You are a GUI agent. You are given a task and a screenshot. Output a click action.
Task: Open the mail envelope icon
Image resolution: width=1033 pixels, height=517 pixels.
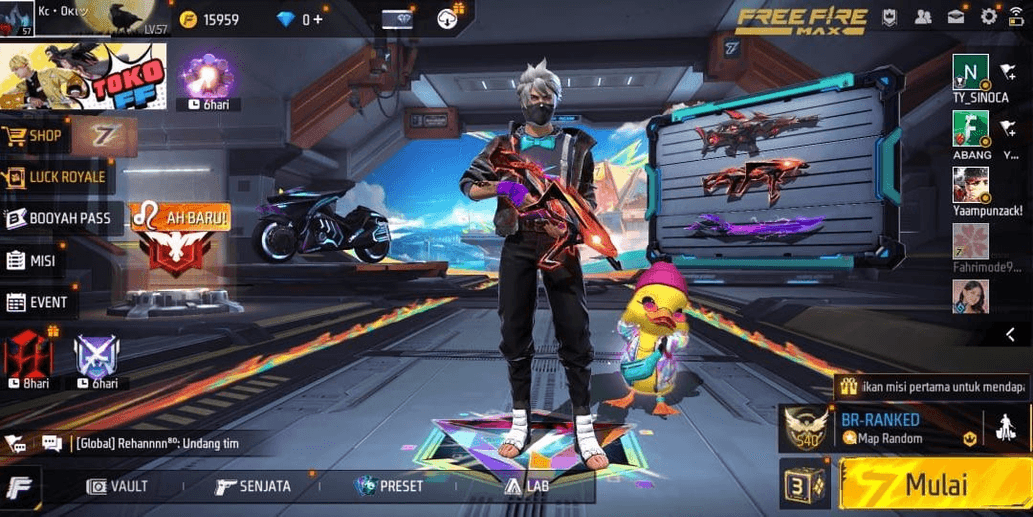click(x=957, y=16)
